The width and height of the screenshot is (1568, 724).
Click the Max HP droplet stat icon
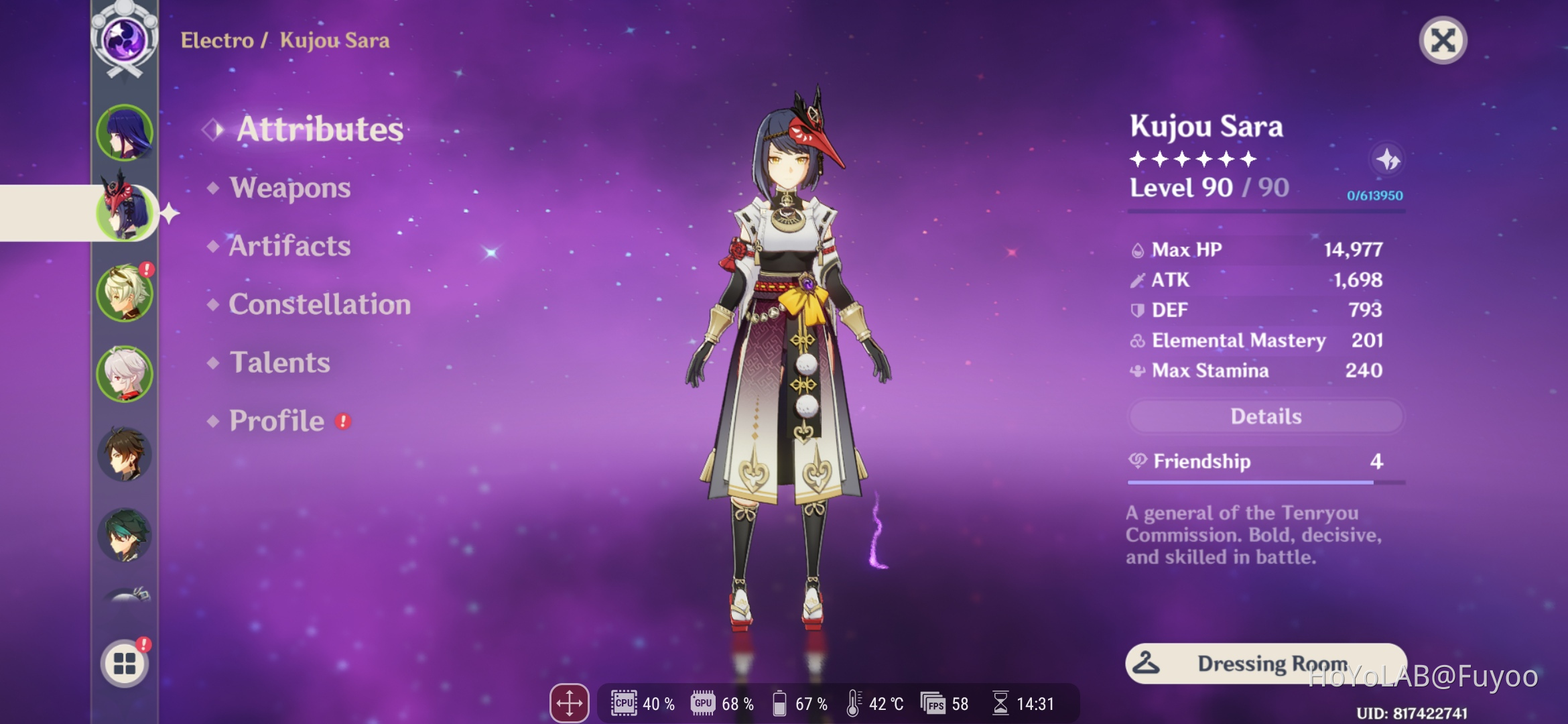coord(1138,249)
